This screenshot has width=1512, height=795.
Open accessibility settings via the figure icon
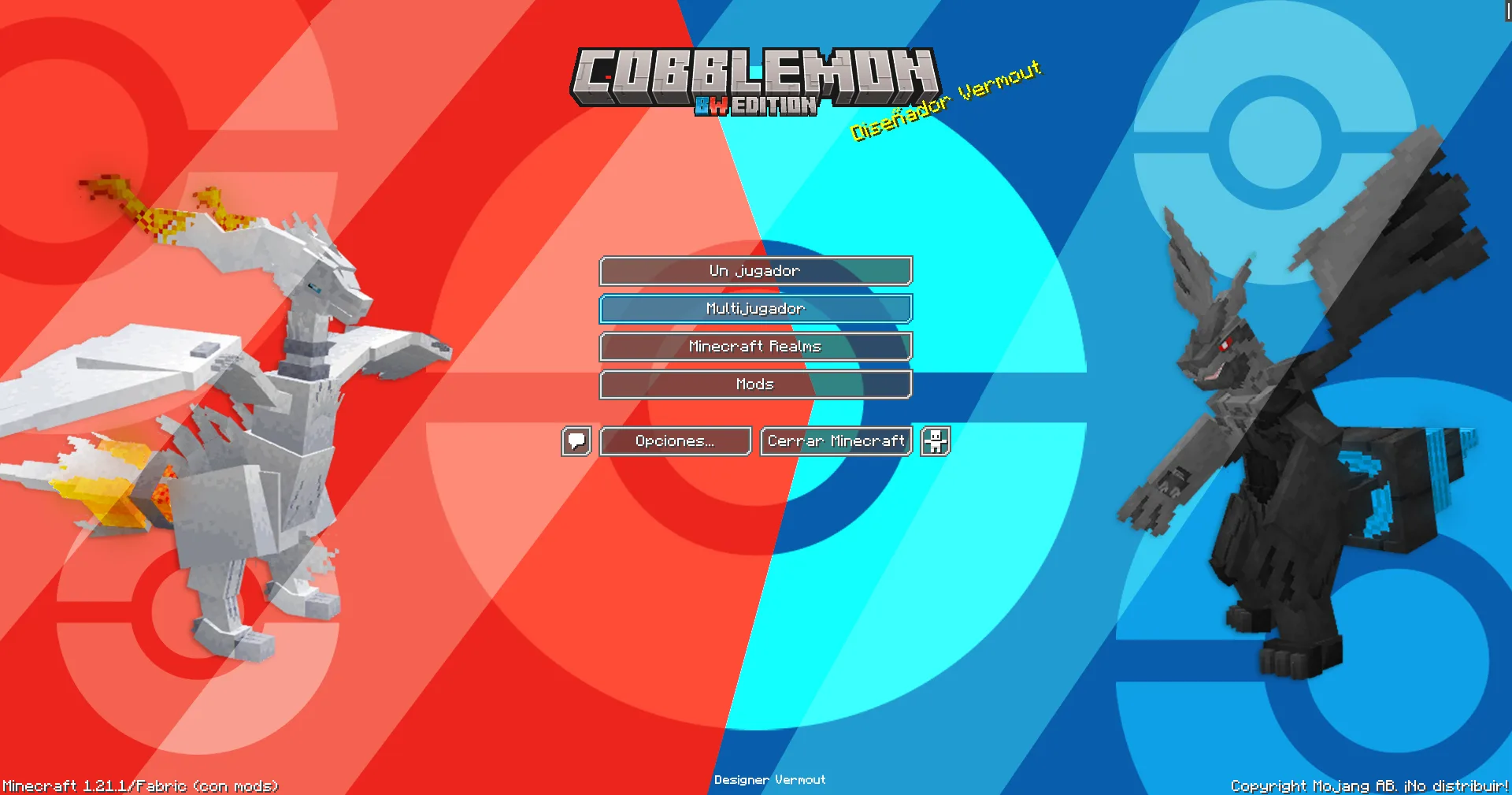click(934, 441)
